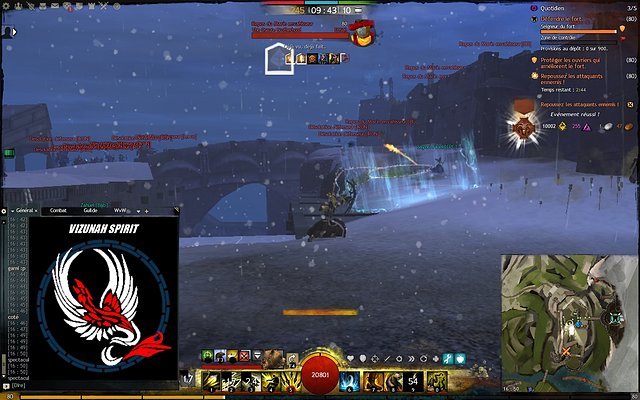Activate the elite skill in the last slot

point(437,380)
